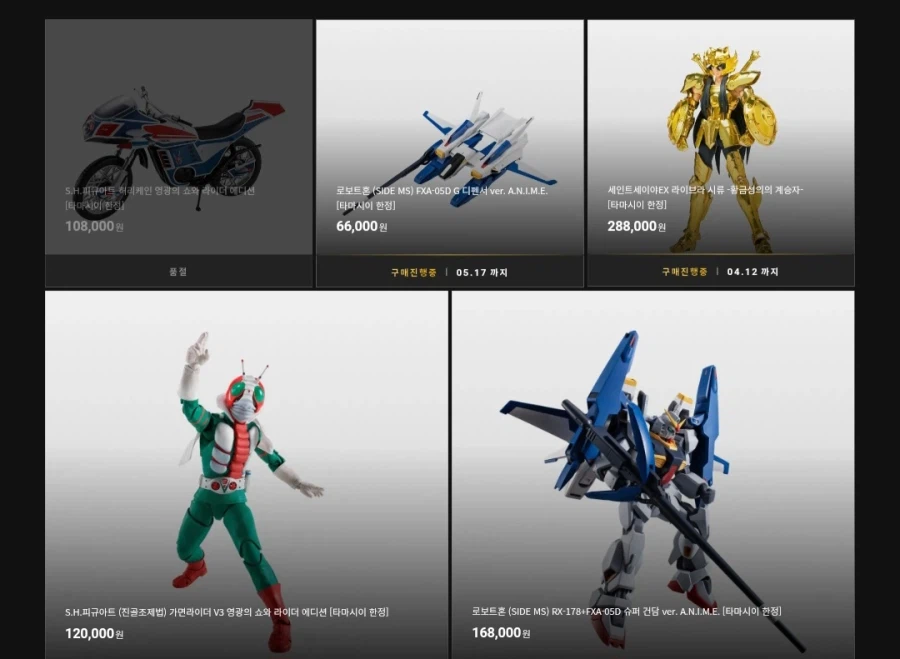
Task: Select the FXA-05D G Defenser product card
Action: (449, 140)
